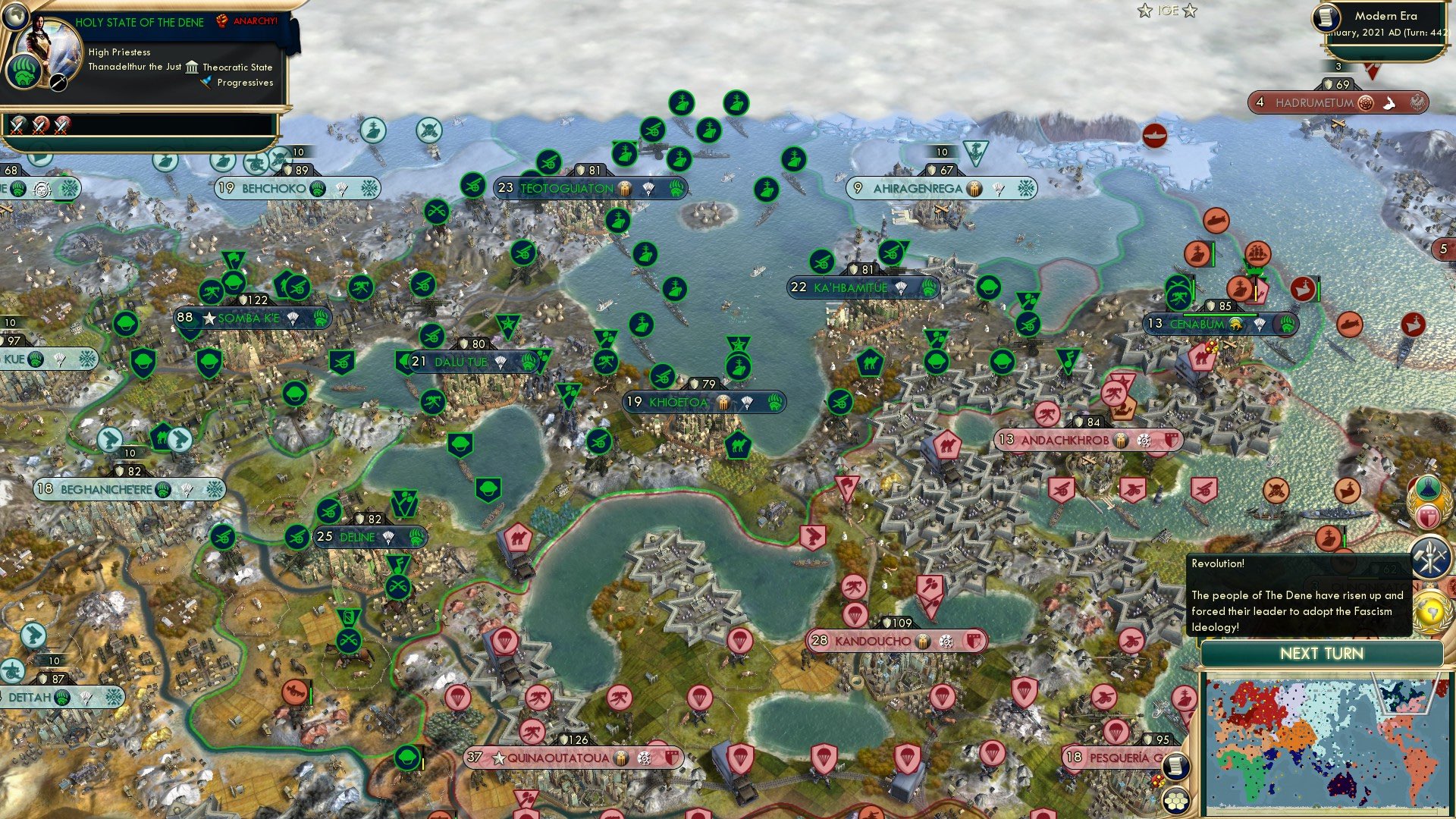Viewport: 1456px width, 819px height.
Task: Click the Theocratic State government icon
Action: (x=192, y=68)
